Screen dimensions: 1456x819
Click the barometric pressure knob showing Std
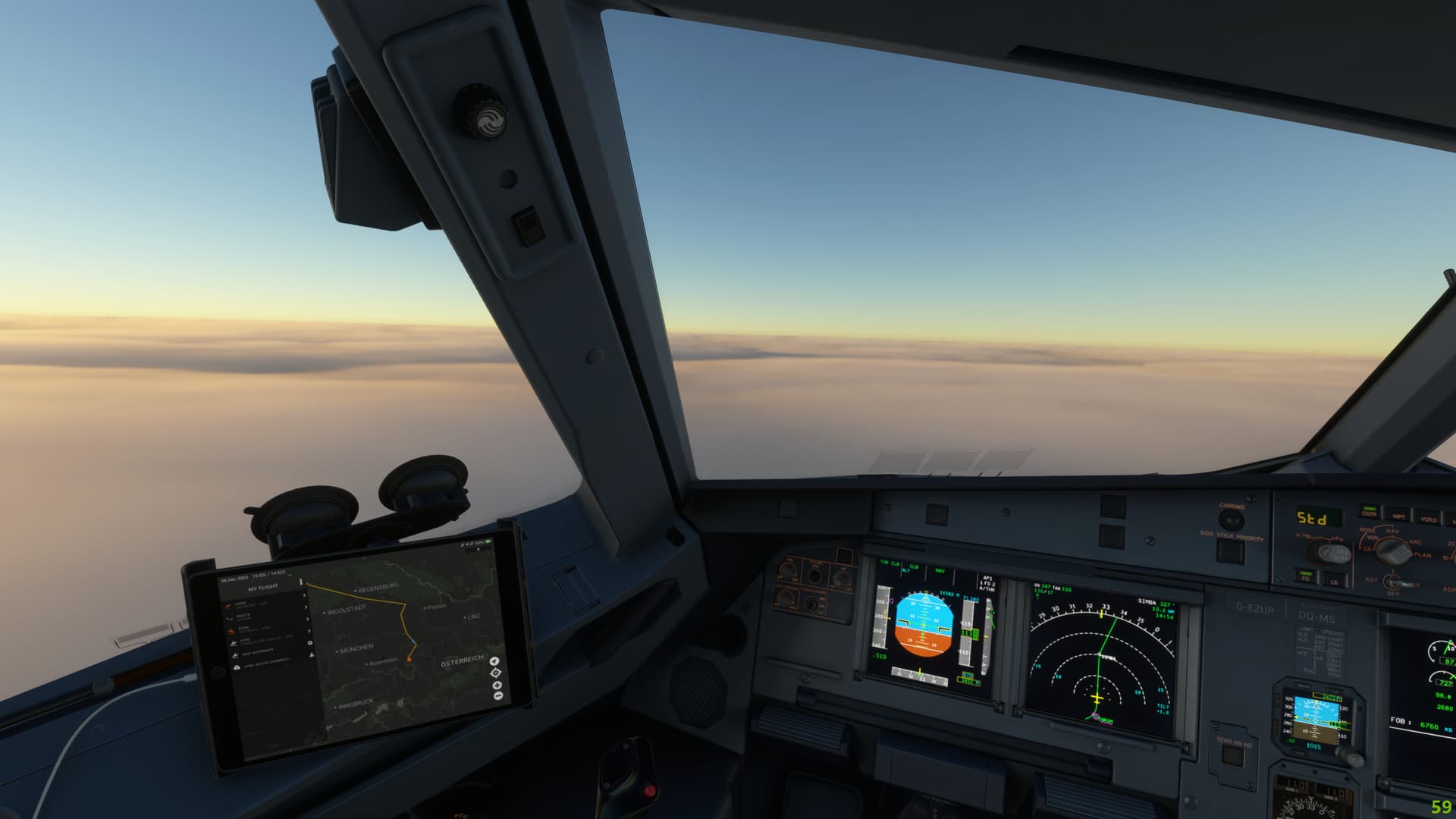point(1334,554)
